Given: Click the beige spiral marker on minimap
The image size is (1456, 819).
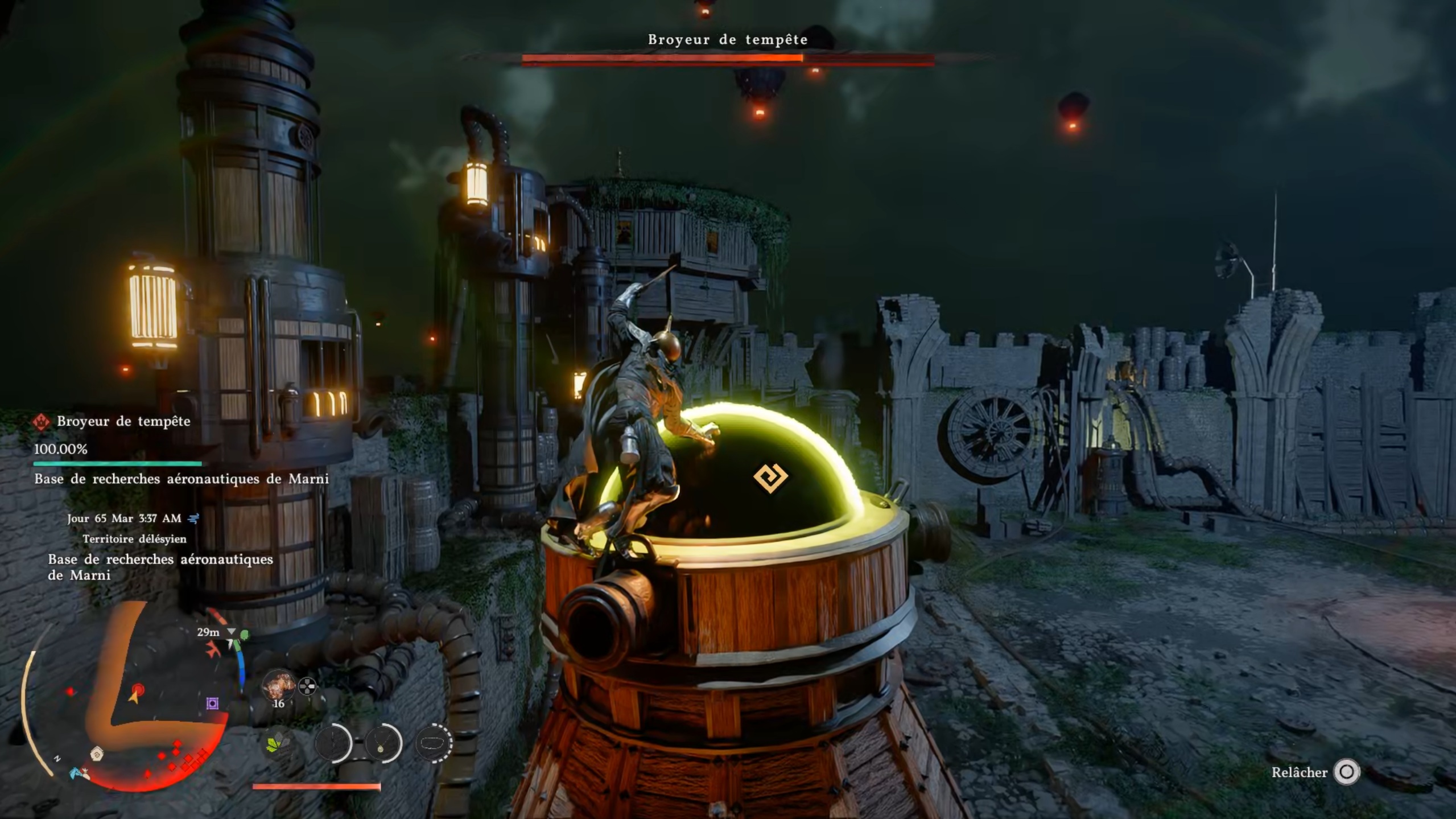Looking at the screenshot, I should click(97, 755).
